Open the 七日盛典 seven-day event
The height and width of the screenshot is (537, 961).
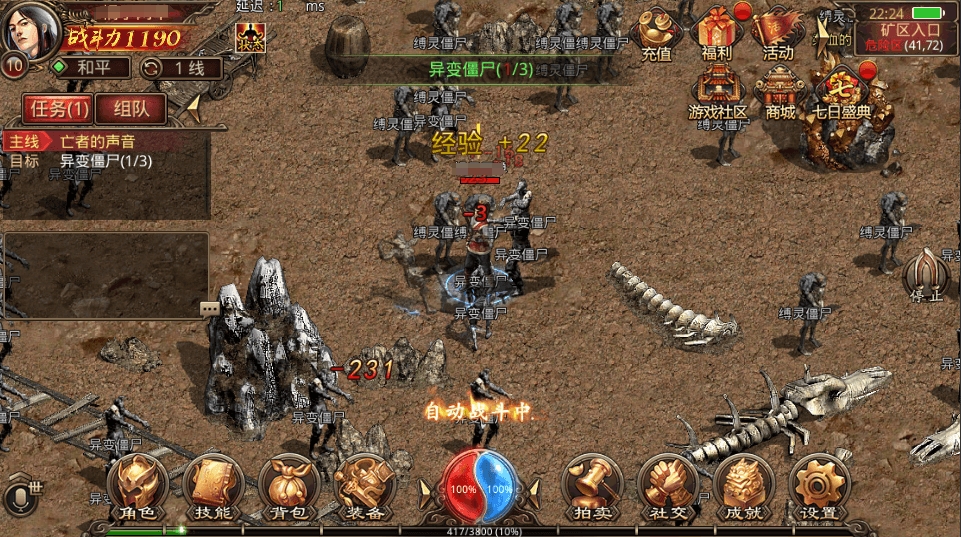coord(842,93)
